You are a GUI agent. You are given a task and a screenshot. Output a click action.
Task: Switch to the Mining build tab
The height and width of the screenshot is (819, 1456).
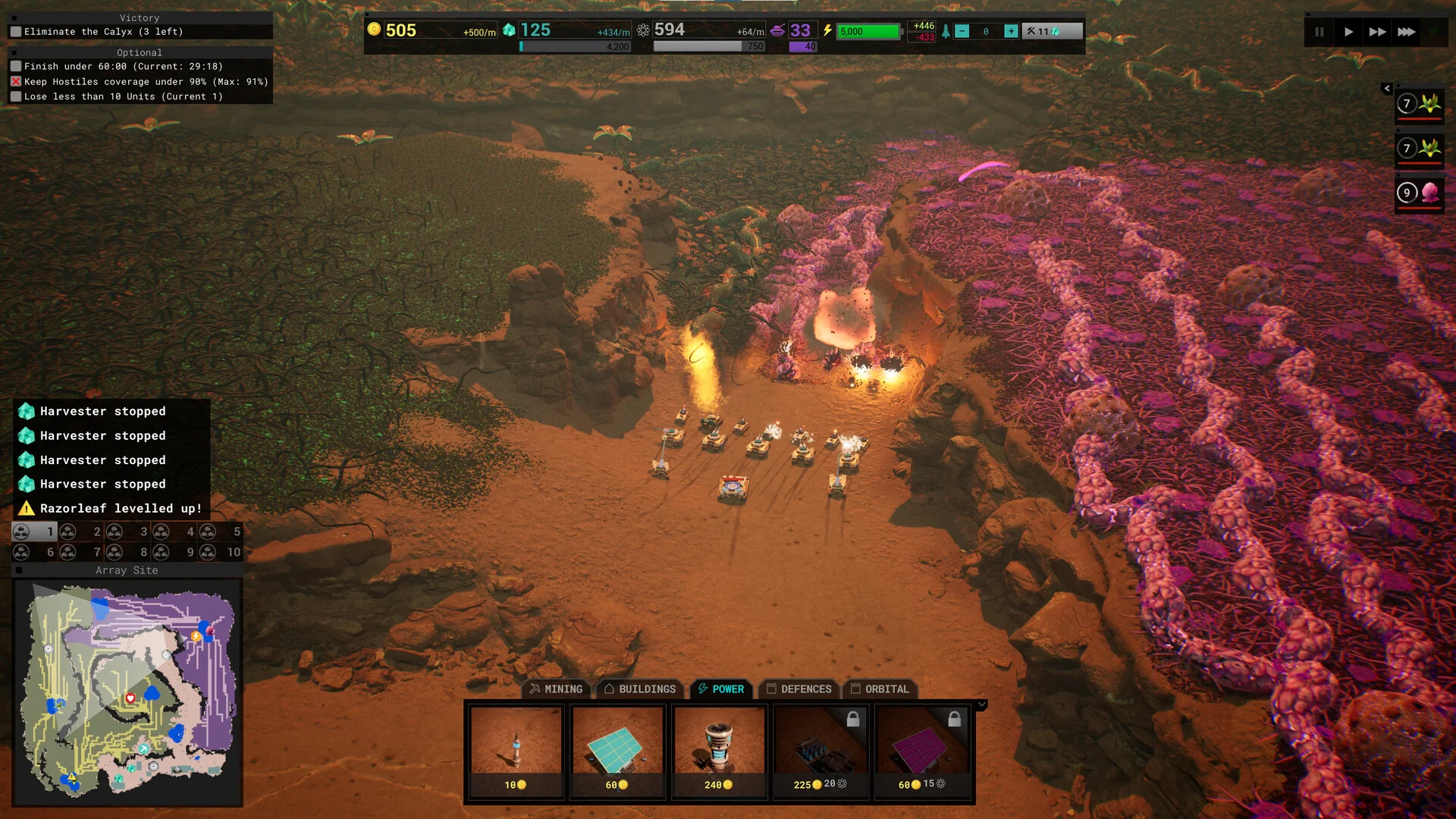click(x=557, y=689)
